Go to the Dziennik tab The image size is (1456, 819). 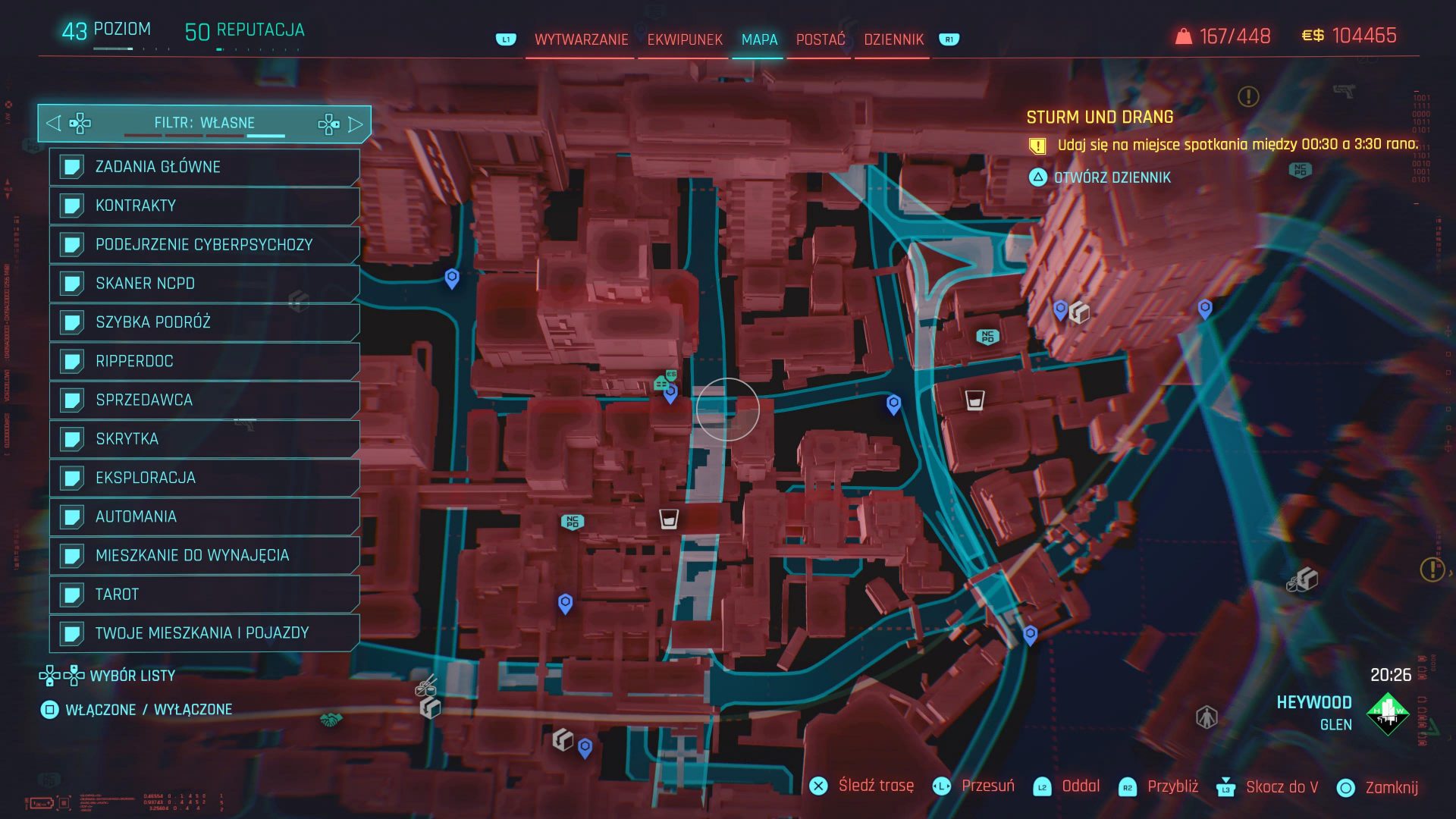[893, 39]
